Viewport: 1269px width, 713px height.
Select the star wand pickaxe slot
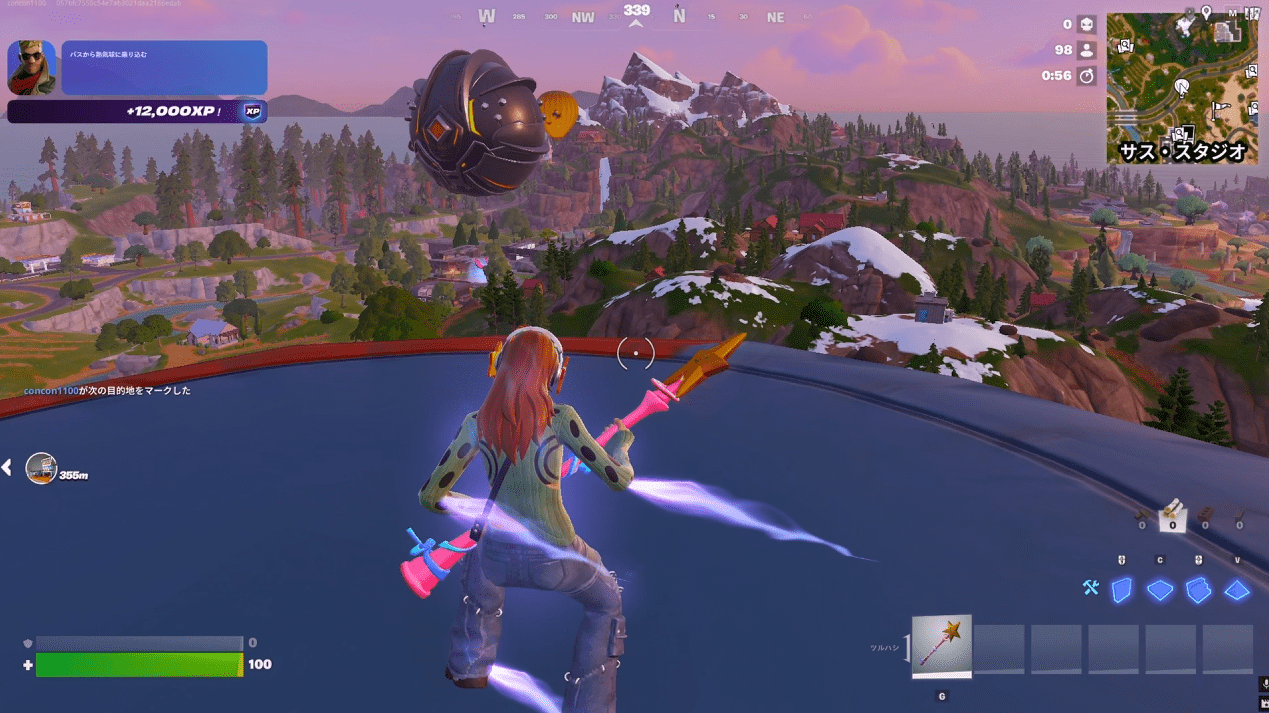[x=941, y=646]
